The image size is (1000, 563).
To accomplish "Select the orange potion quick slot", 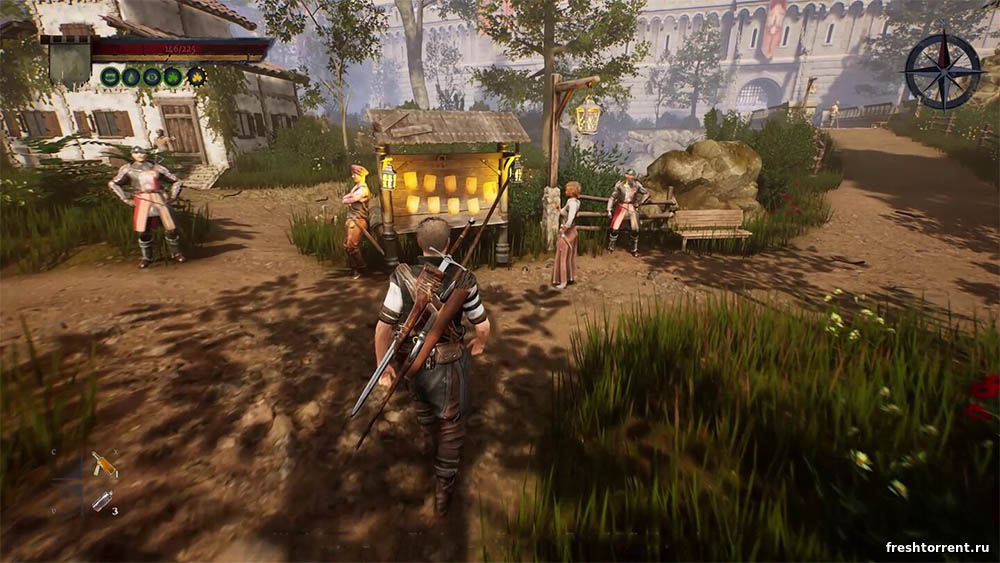I will point(104,465).
